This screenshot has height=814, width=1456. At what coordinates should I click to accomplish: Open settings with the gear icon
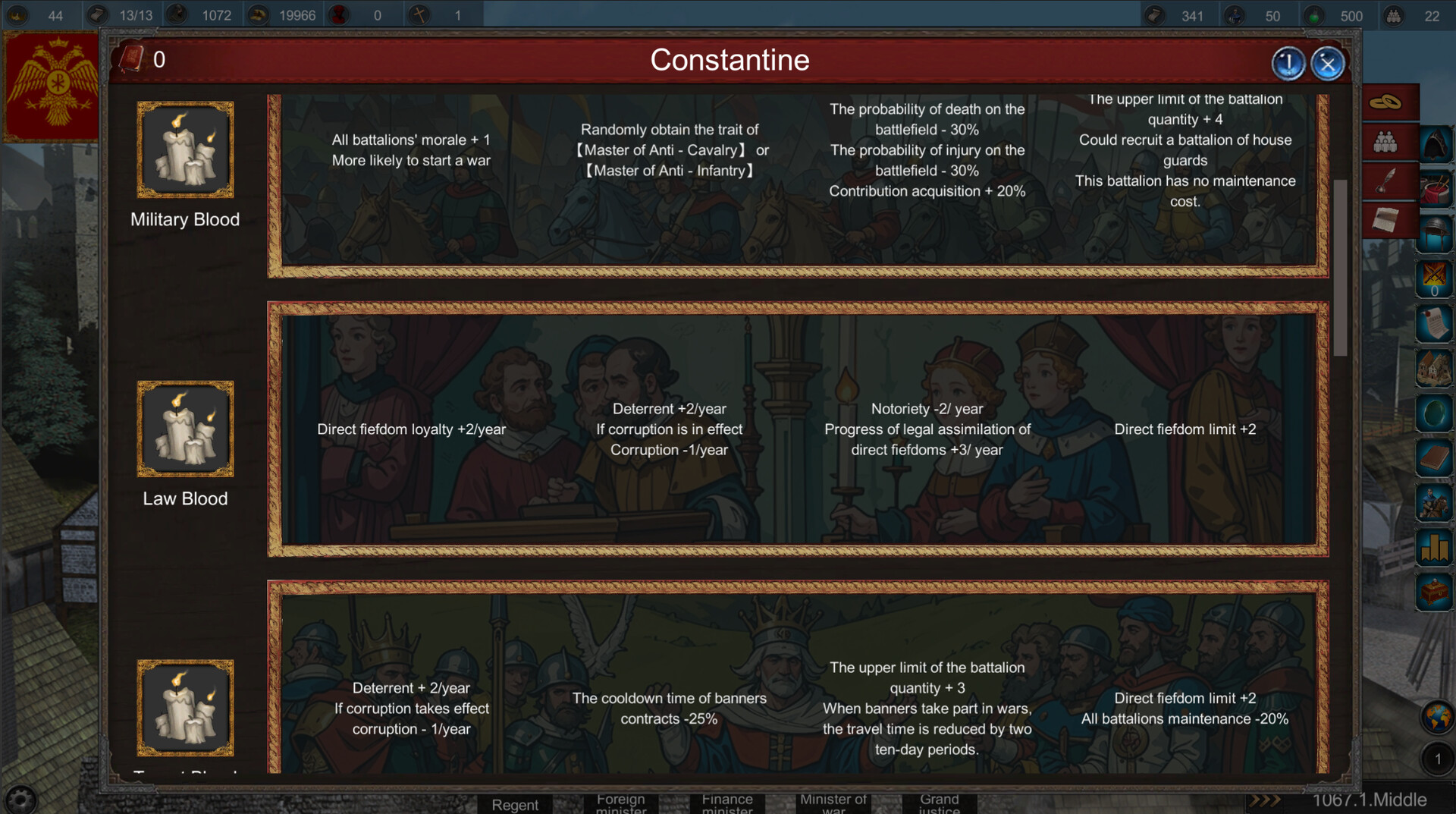[20, 799]
